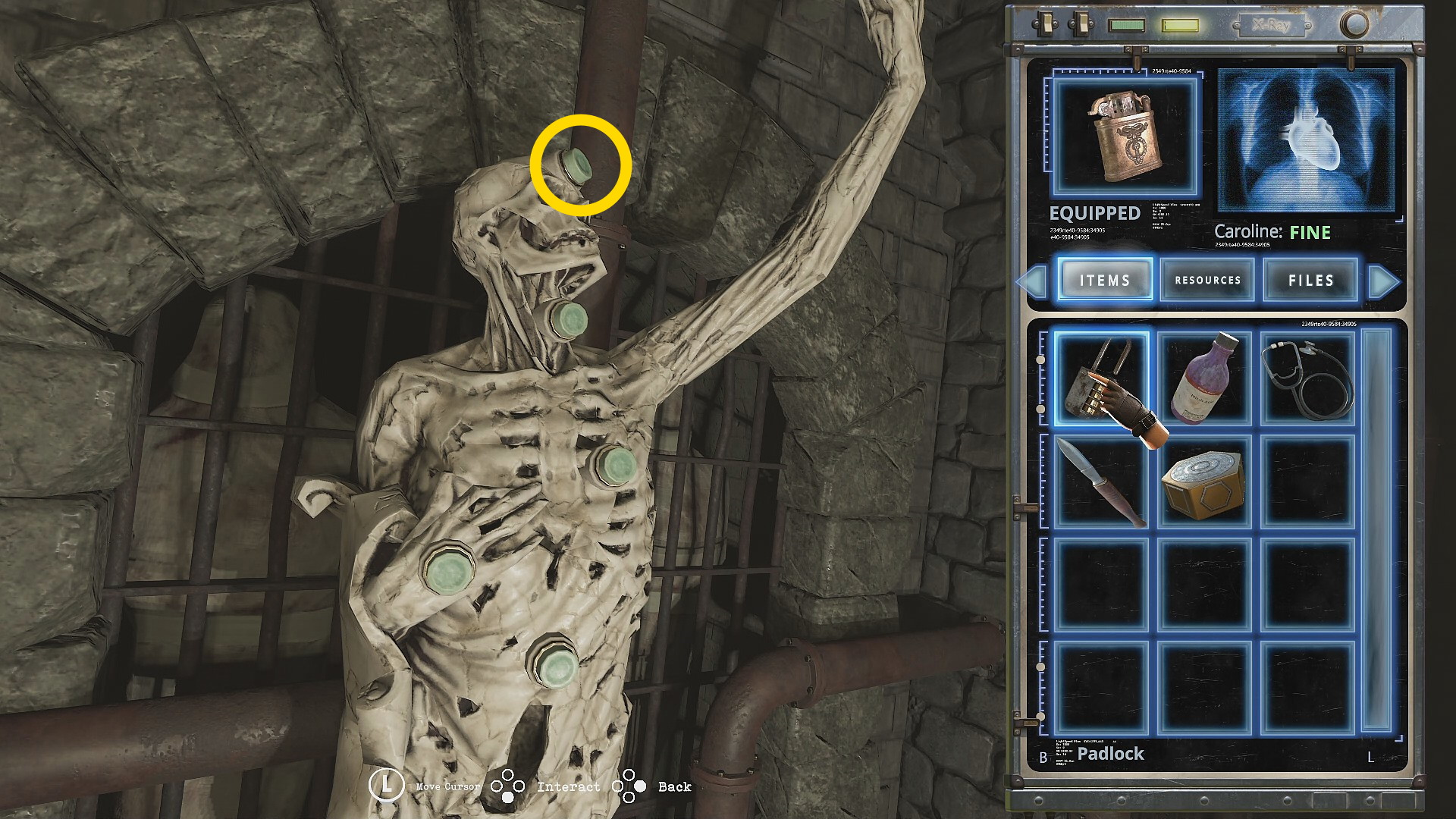Image resolution: width=1456 pixels, height=819 pixels.
Task: Pick the knife inventory slot
Action: tap(1101, 482)
